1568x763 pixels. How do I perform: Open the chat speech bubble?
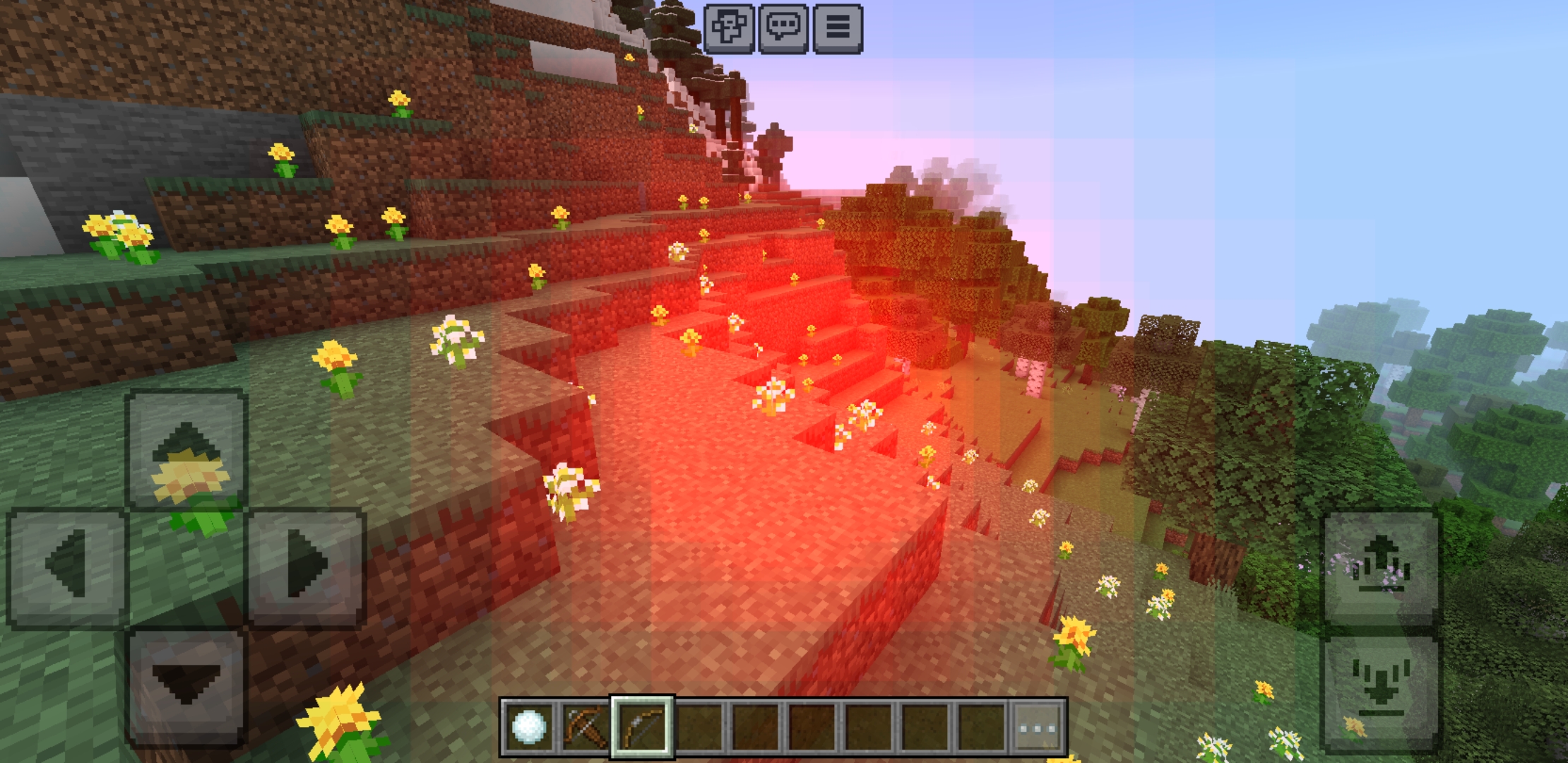[784, 29]
